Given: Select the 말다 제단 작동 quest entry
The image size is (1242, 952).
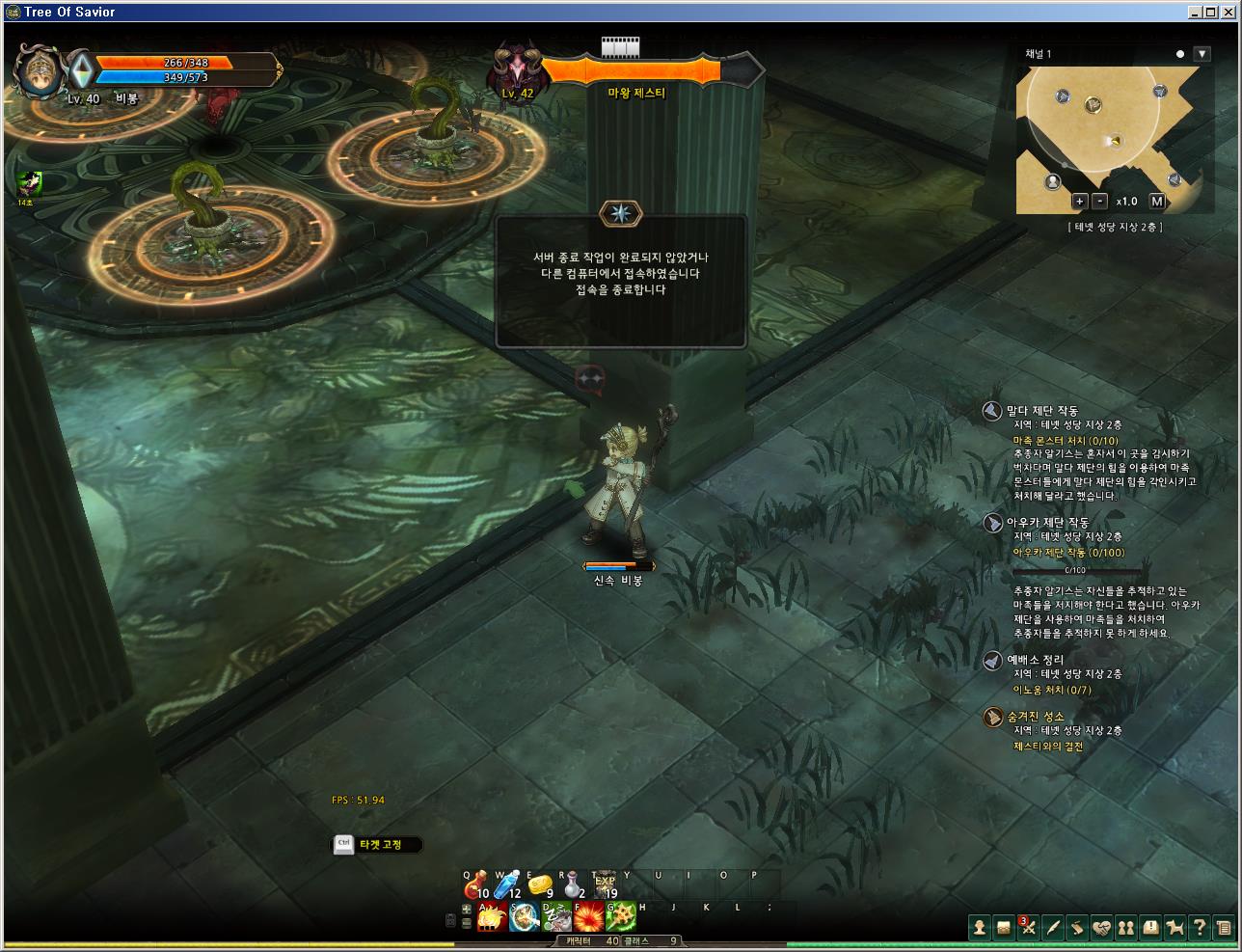Looking at the screenshot, I should click(1041, 411).
